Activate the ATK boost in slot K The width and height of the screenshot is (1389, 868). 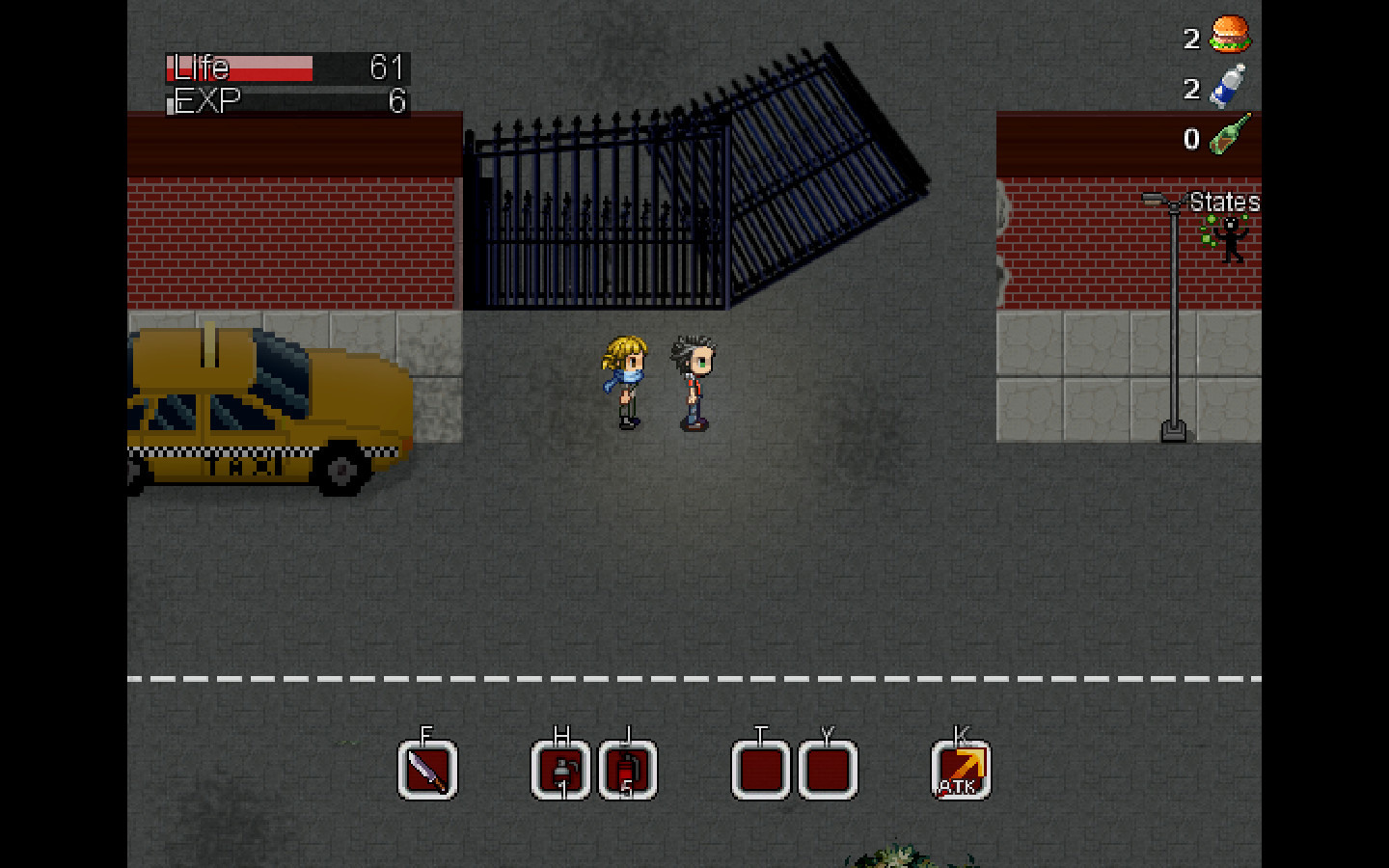click(x=959, y=769)
